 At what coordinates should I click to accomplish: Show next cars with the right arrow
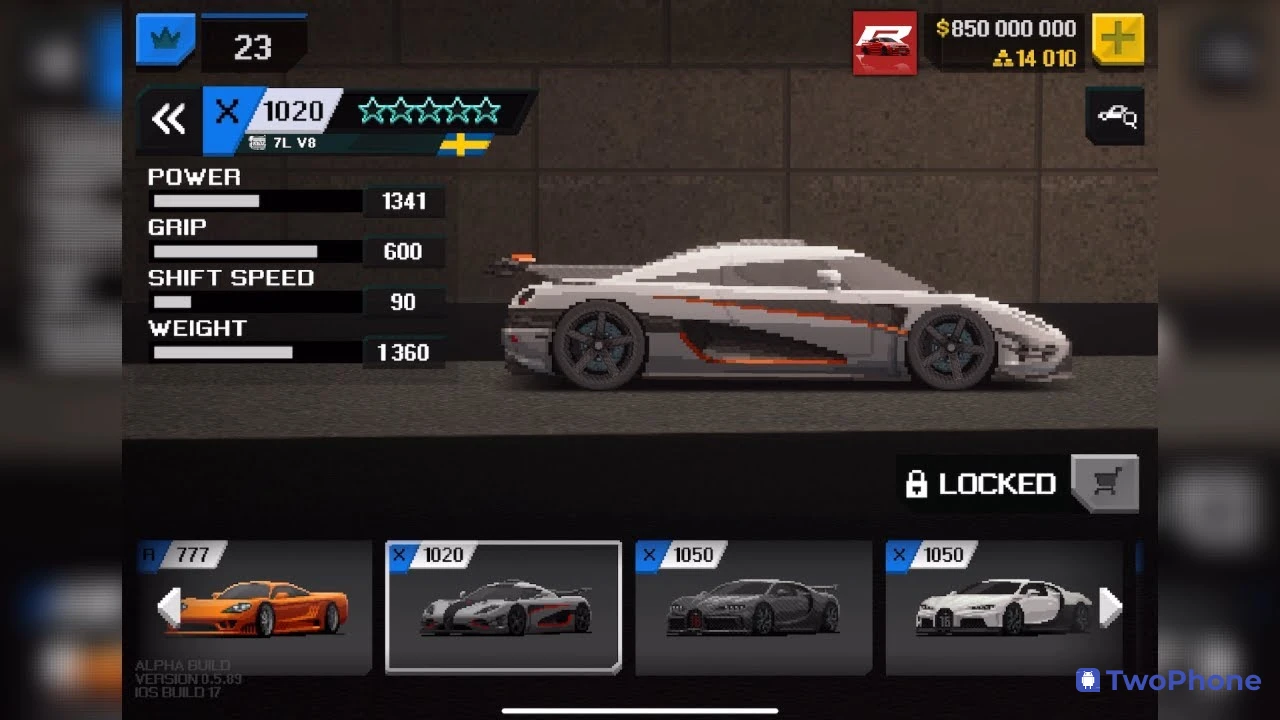point(1110,607)
